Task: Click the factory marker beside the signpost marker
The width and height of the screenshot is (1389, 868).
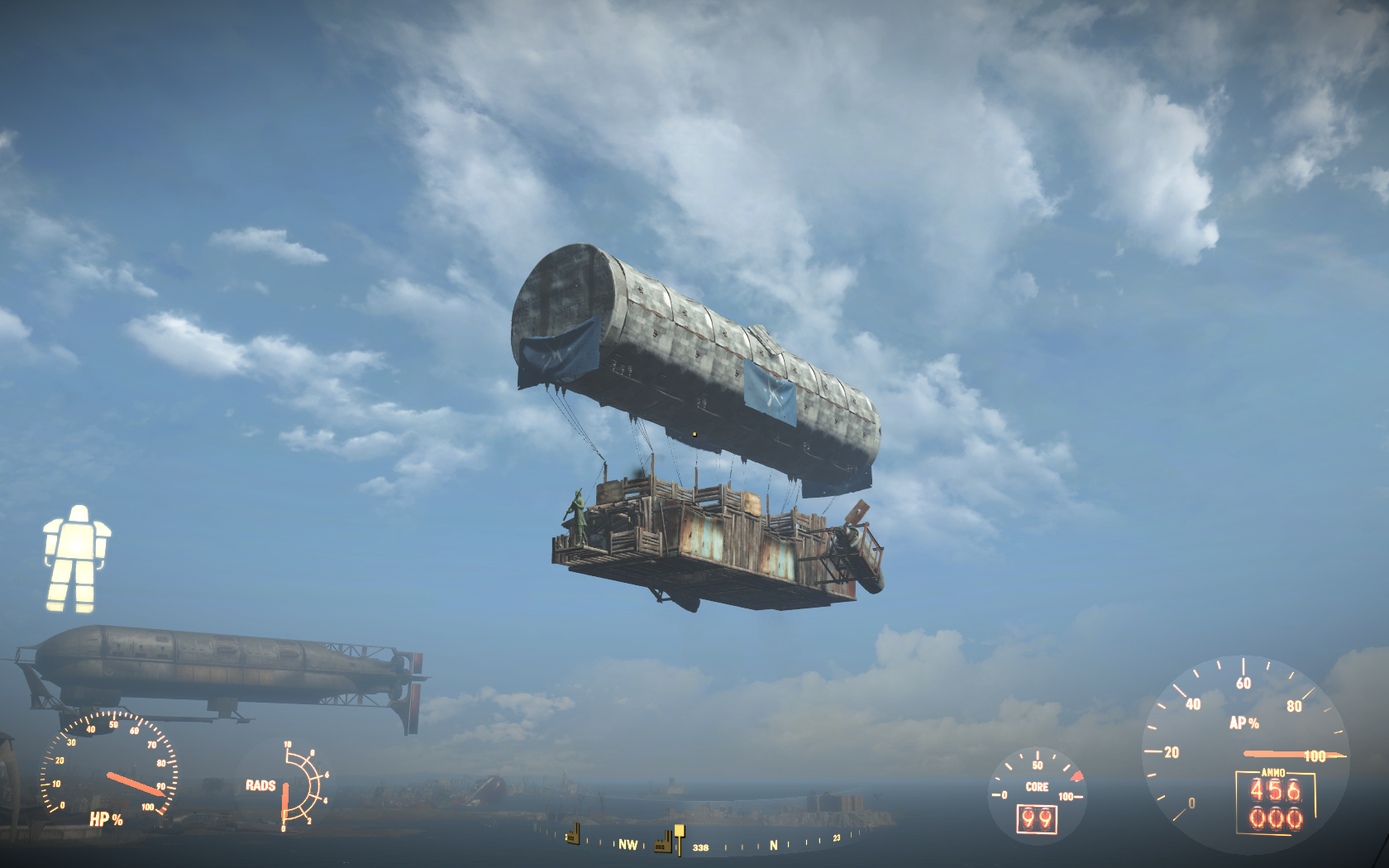Action: click(663, 843)
